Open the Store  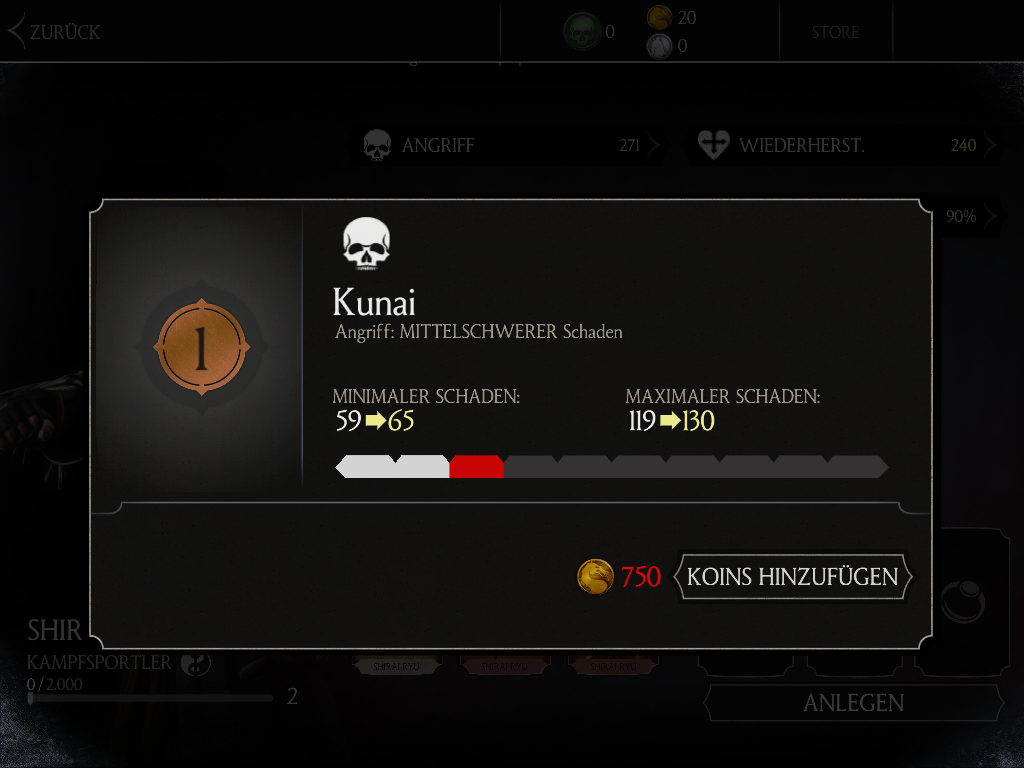coord(835,32)
